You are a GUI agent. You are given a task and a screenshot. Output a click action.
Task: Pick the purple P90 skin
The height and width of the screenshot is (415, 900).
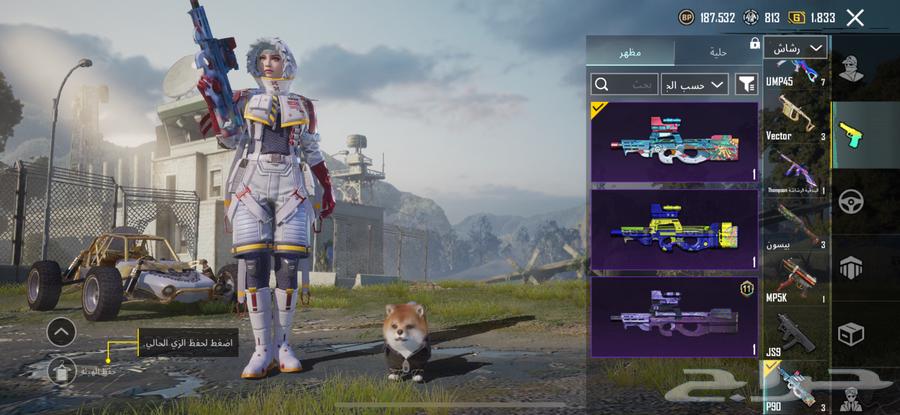[674, 316]
